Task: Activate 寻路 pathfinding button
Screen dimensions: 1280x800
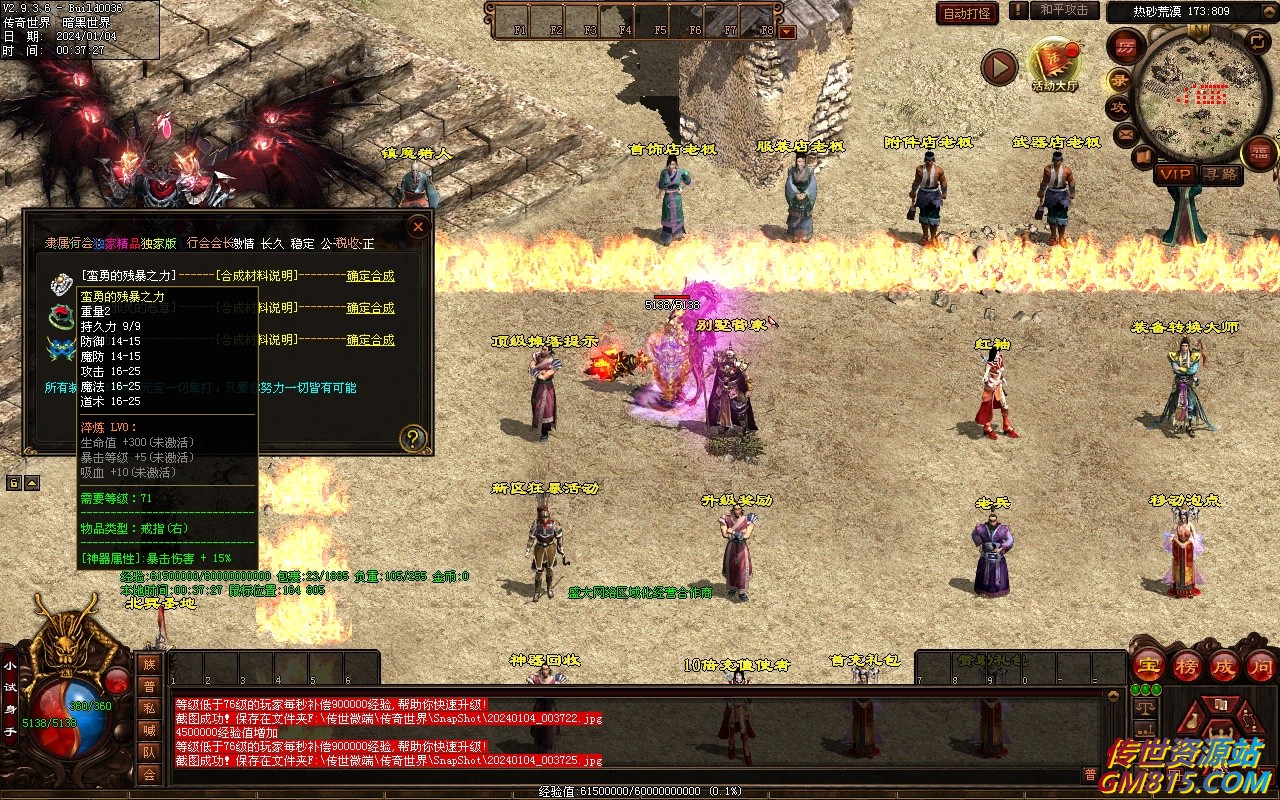Action: click(x=1220, y=174)
